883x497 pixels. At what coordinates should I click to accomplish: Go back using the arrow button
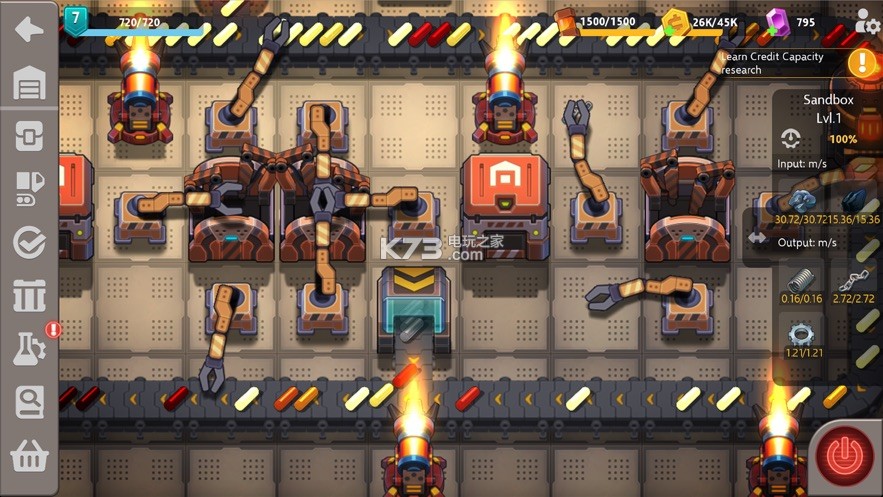tap(29, 28)
